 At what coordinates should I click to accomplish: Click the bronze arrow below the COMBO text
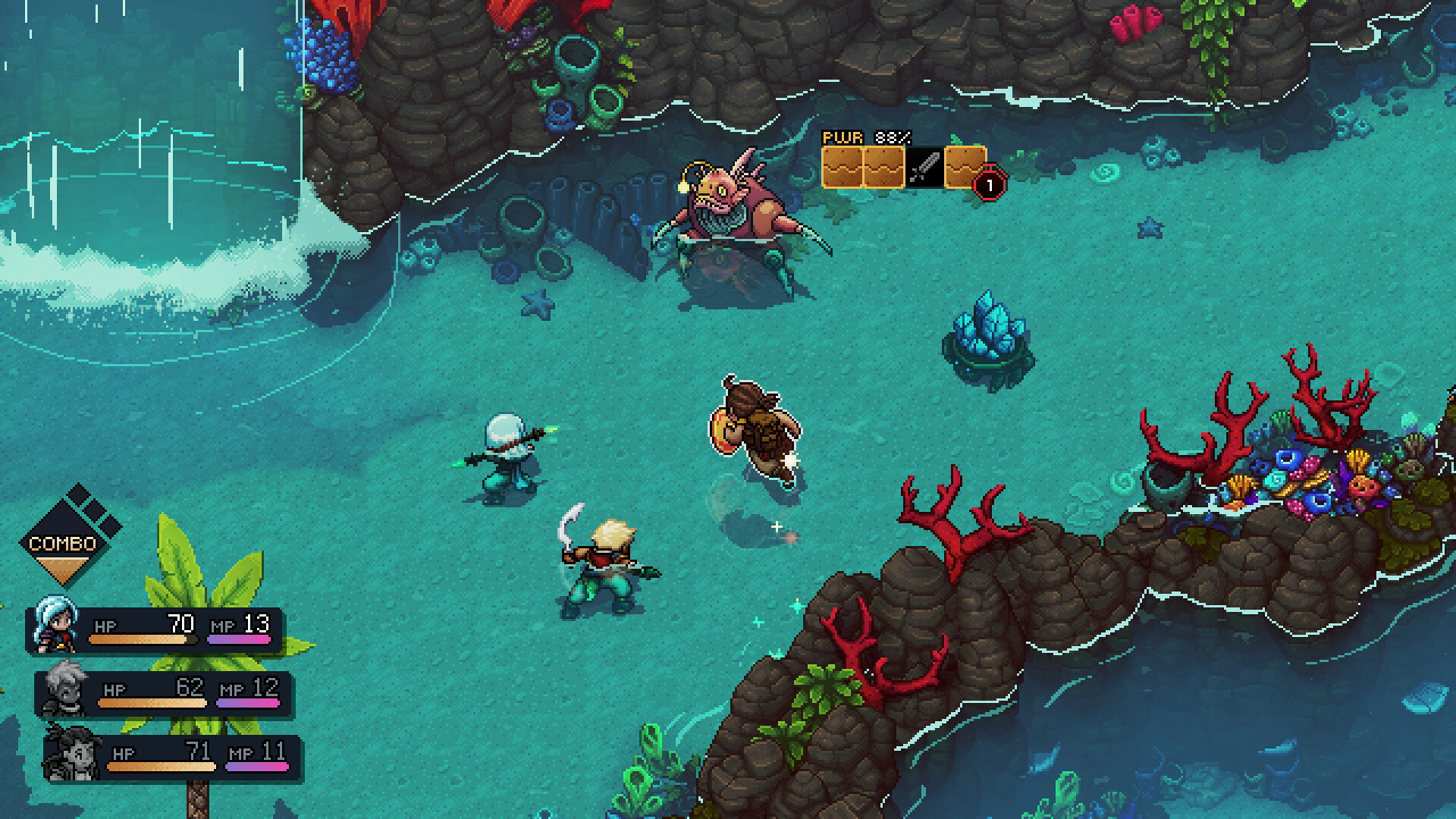click(x=64, y=567)
